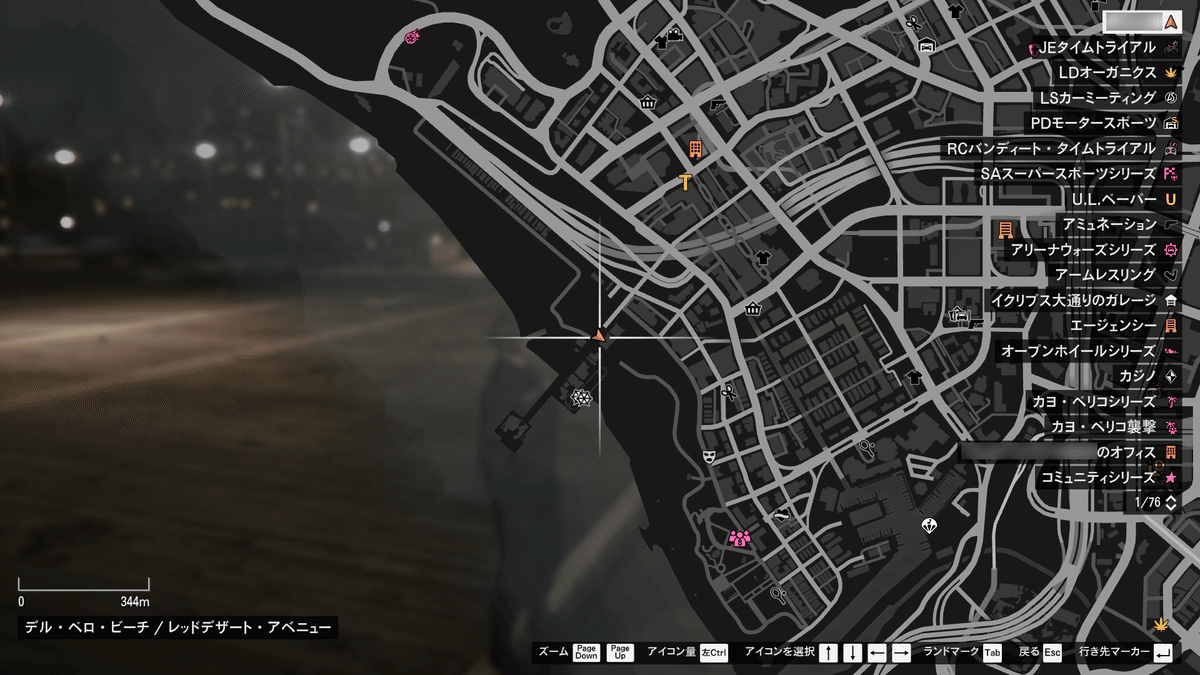Select the pink group icon on the map
This screenshot has height=675, width=1200.
[740, 539]
